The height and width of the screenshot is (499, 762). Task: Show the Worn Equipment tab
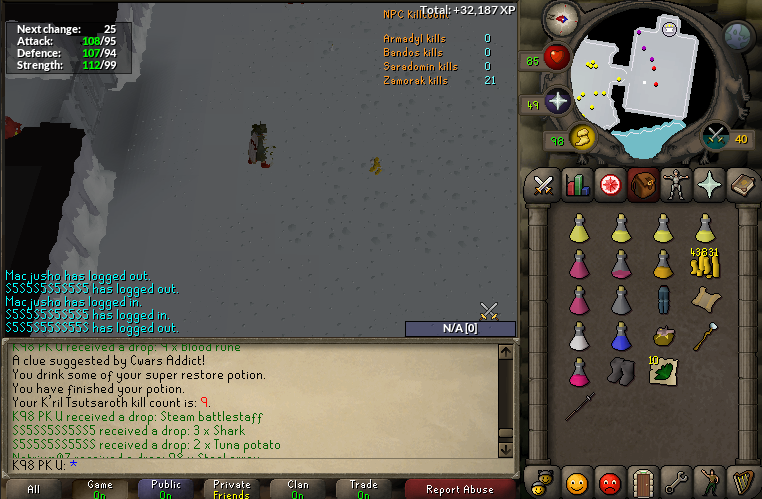pyautogui.click(x=678, y=184)
